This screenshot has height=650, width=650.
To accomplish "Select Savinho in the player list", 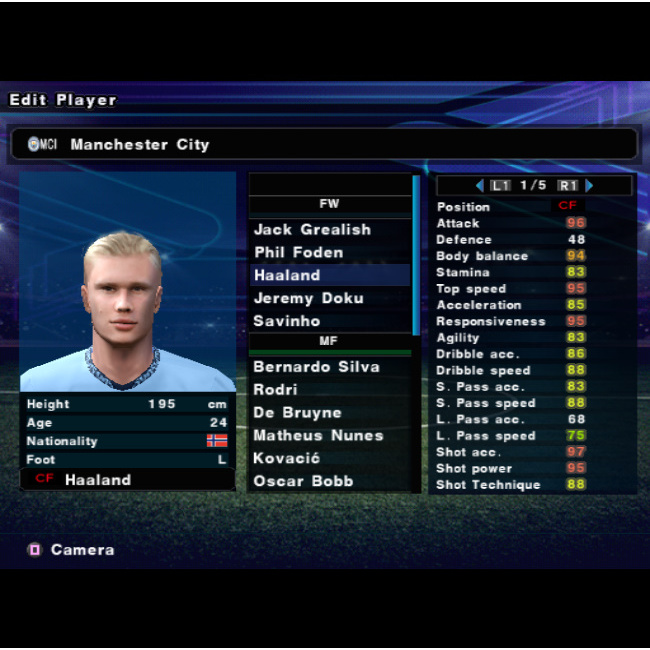I will click(x=287, y=321).
